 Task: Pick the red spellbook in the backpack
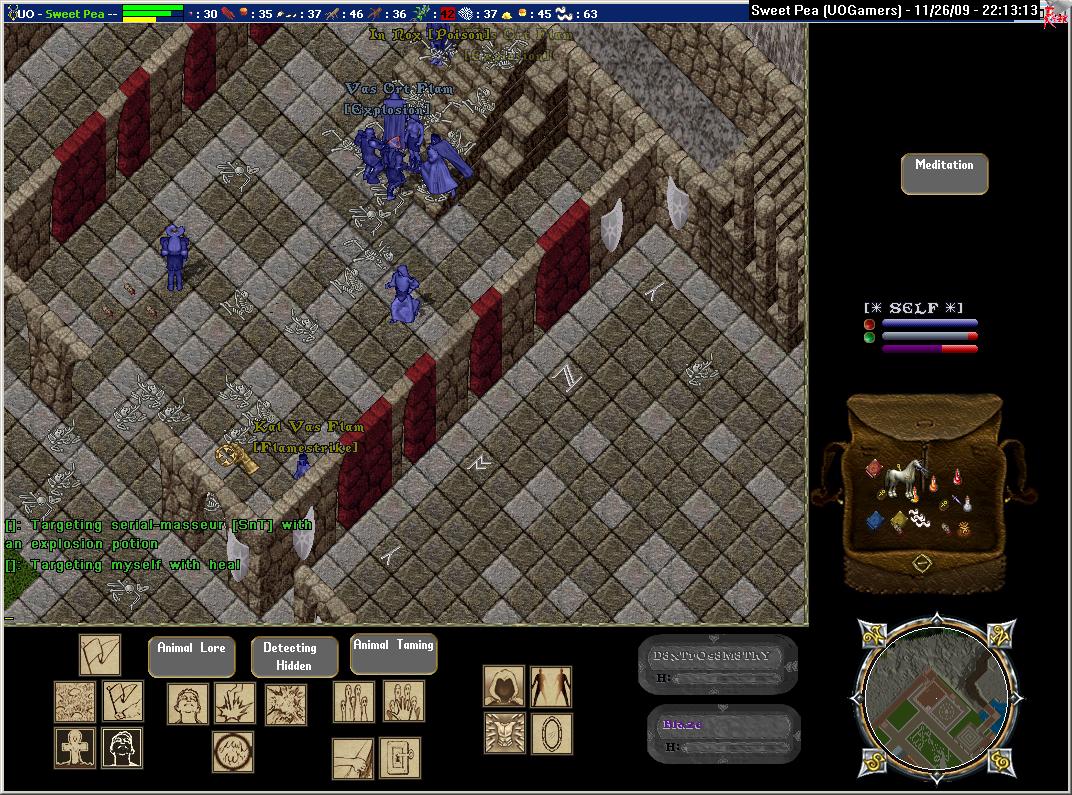(873, 469)
